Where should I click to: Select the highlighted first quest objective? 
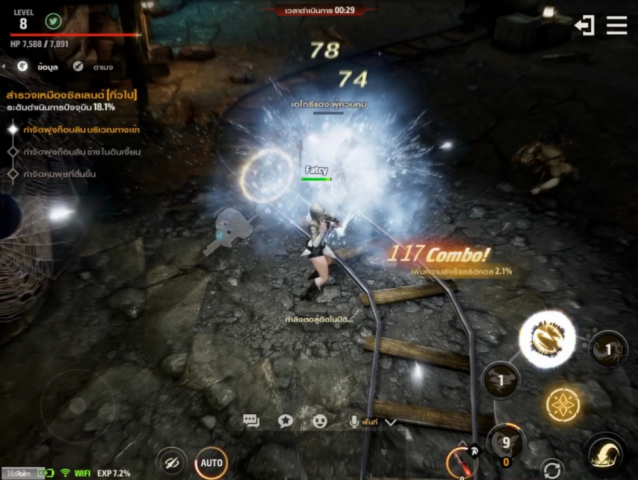(80, 129)
